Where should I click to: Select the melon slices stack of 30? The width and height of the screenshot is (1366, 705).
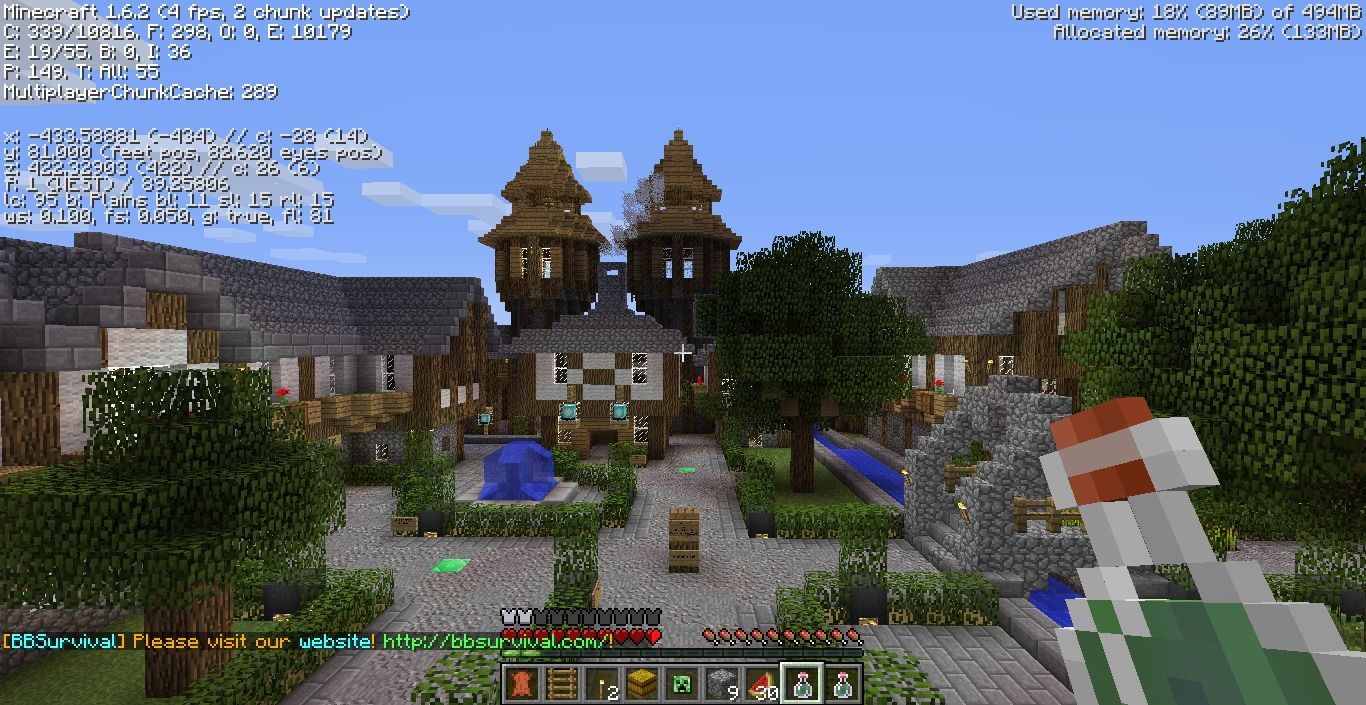click(x=762, y=684)
